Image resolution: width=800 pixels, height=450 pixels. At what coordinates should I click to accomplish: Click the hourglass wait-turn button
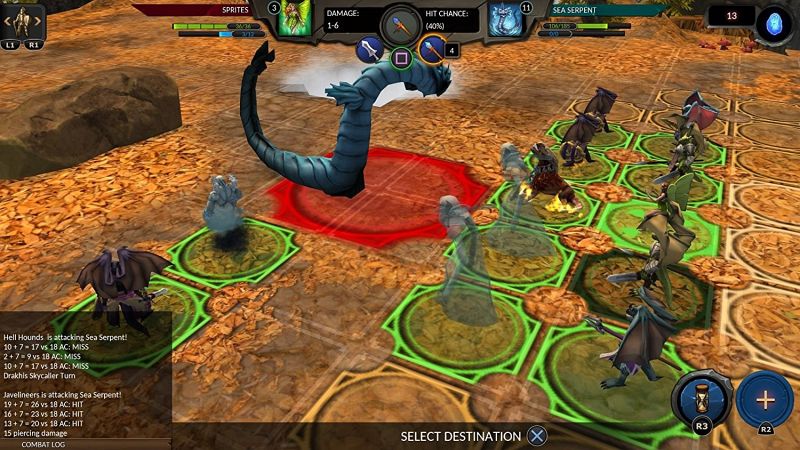(701, 400)
